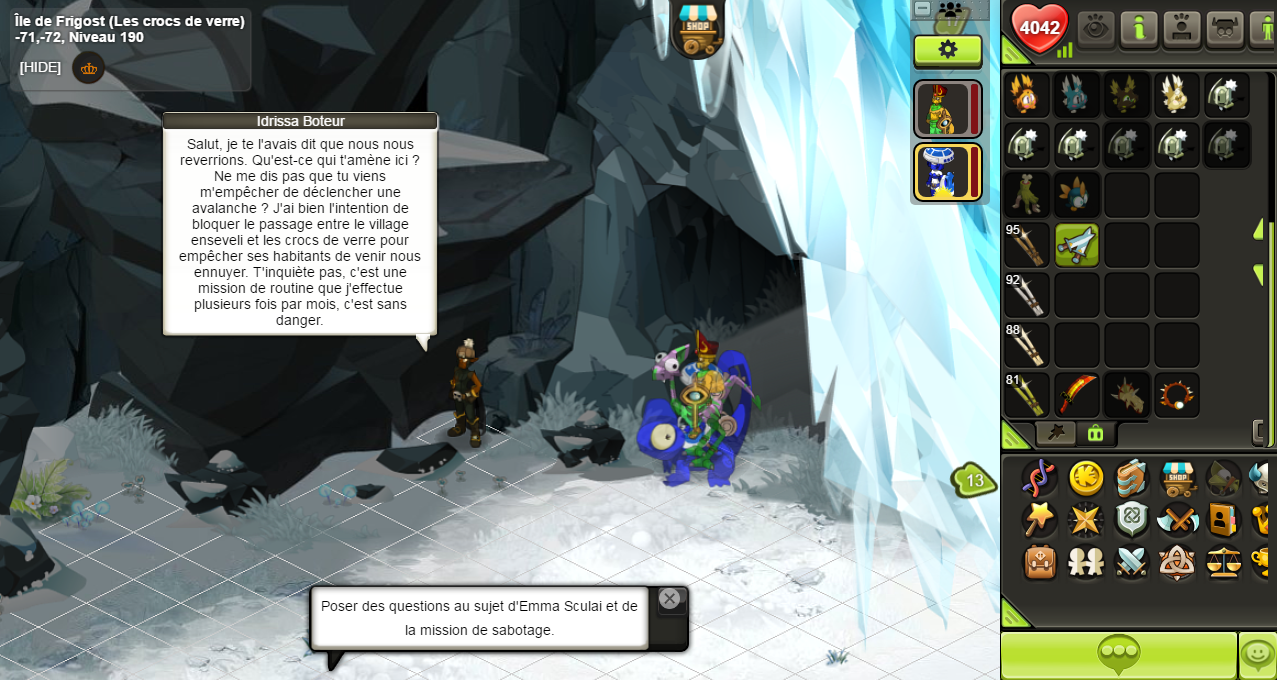Open the party settings gear button

tap(947, 49)
